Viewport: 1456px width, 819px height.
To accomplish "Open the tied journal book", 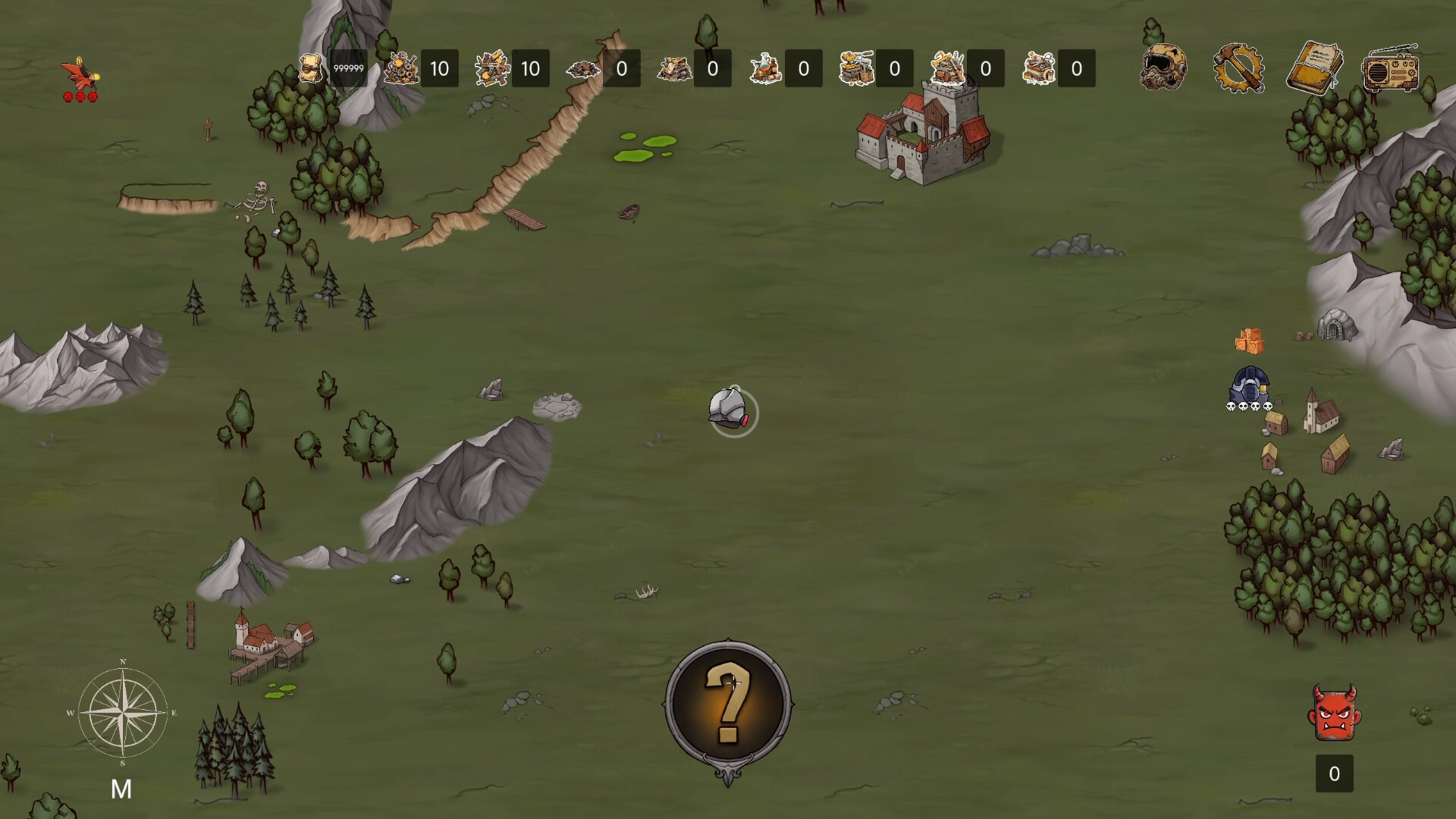I will (x=1314, y=67).
